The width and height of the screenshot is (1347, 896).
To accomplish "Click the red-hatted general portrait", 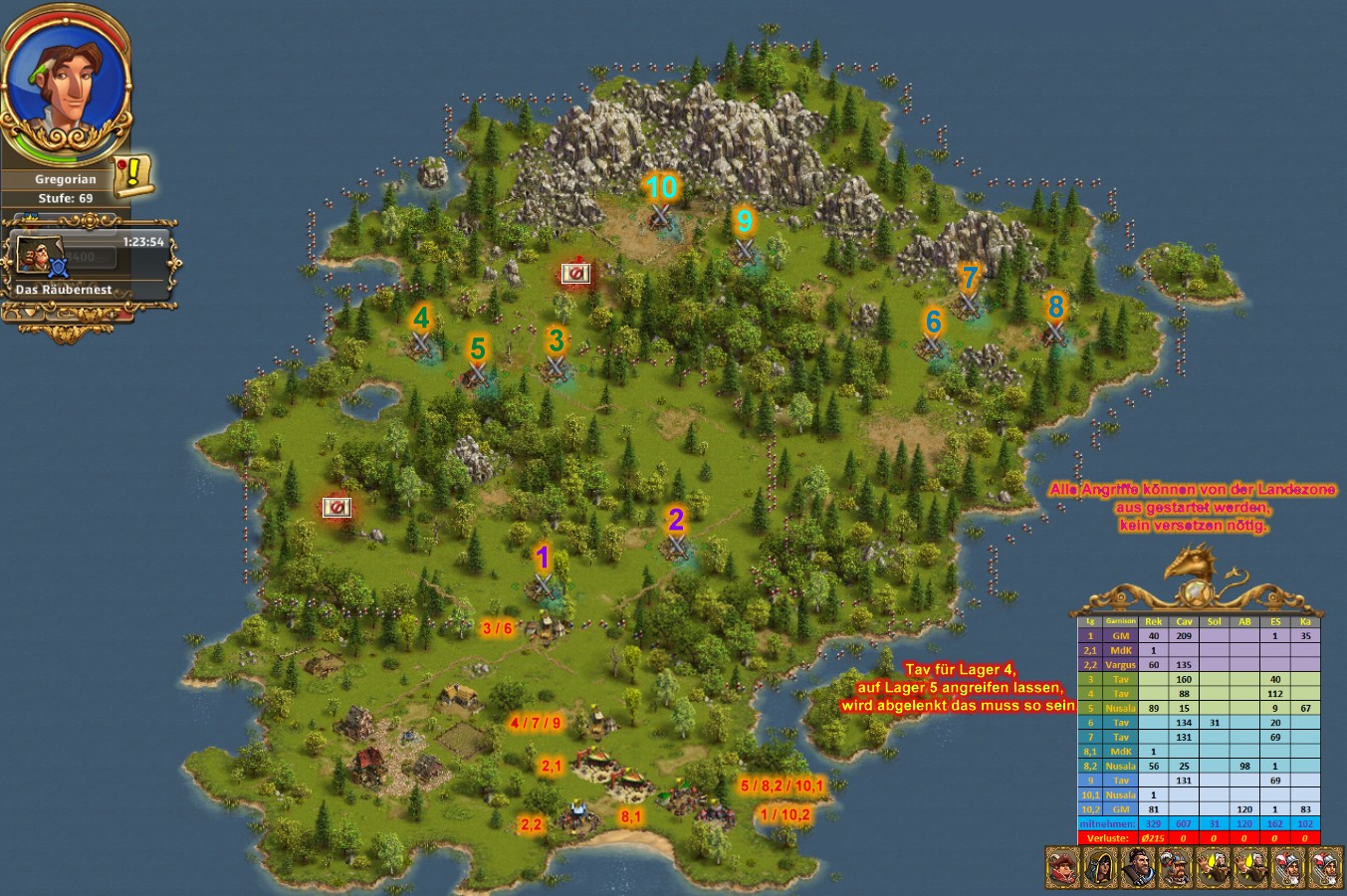I will coord(1063,868).
